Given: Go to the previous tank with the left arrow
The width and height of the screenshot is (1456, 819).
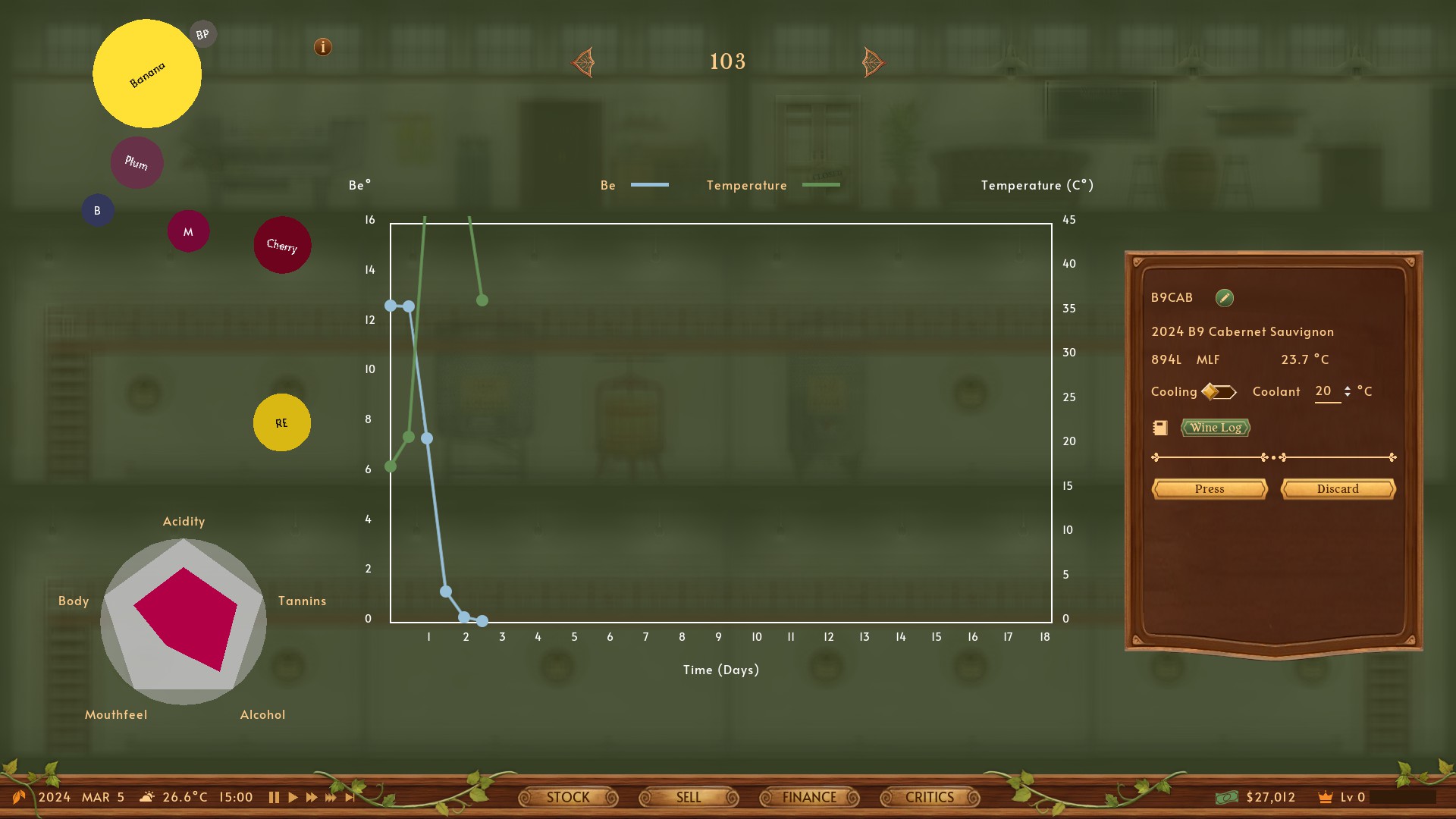Looking at the screenshot, I should coord(583,62).
